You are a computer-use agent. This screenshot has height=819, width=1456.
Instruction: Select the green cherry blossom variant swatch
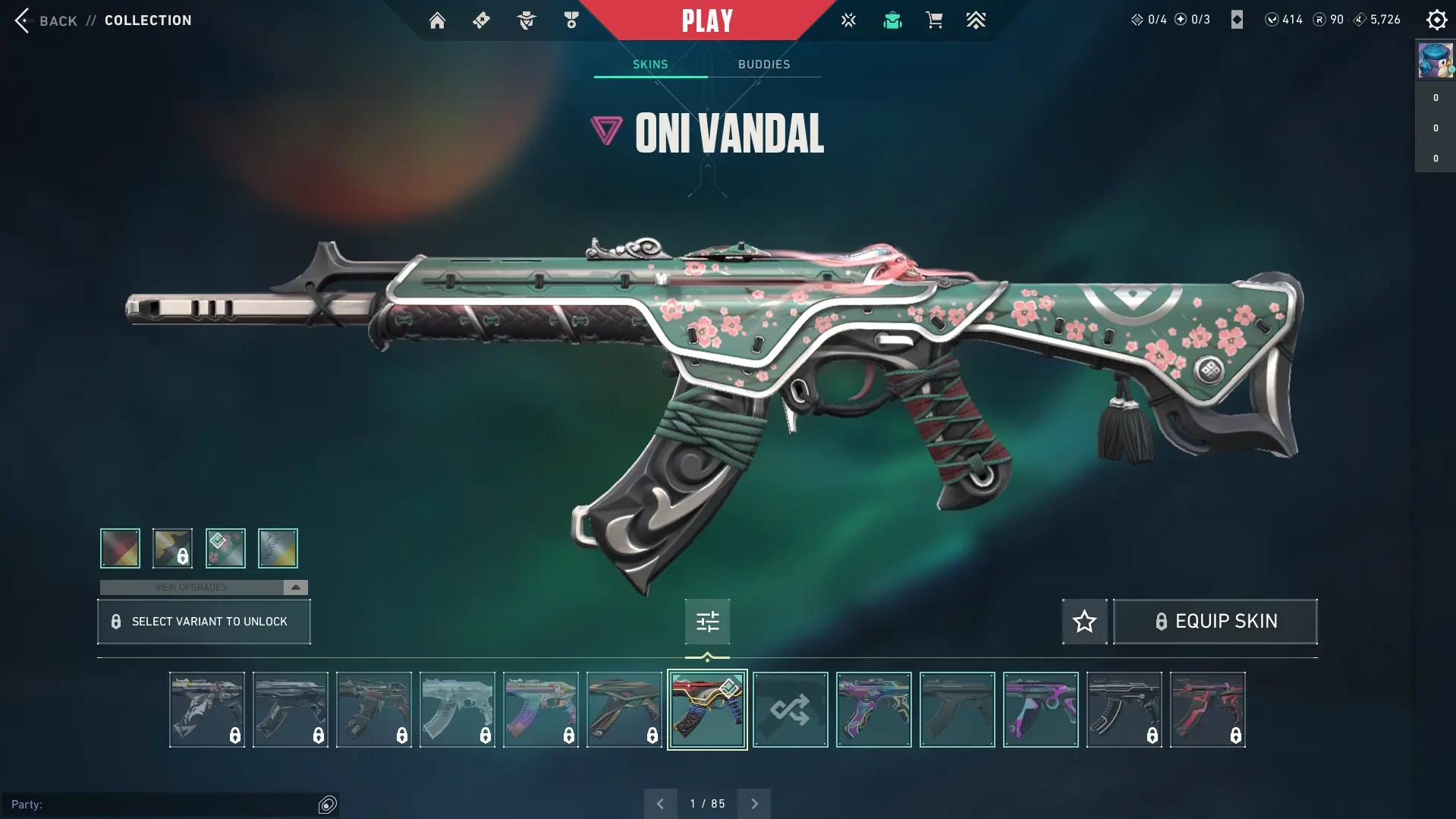click(225, 548)
